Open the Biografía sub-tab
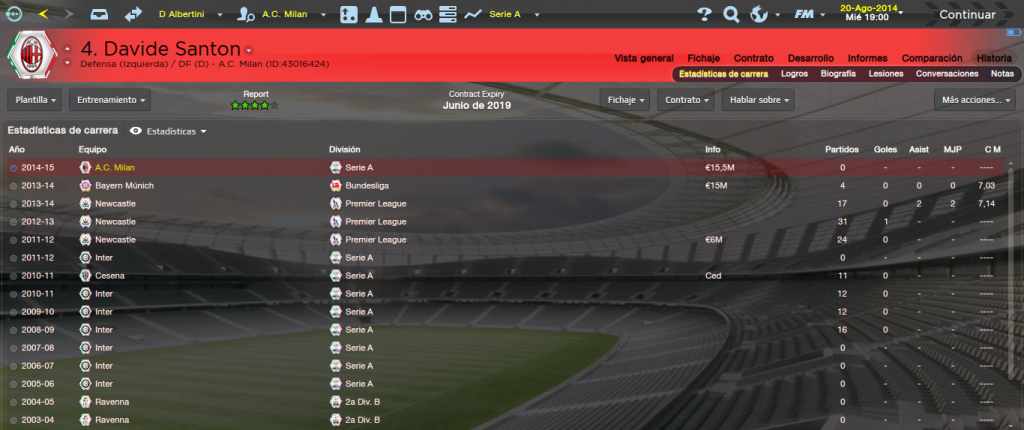 (838, 74)
